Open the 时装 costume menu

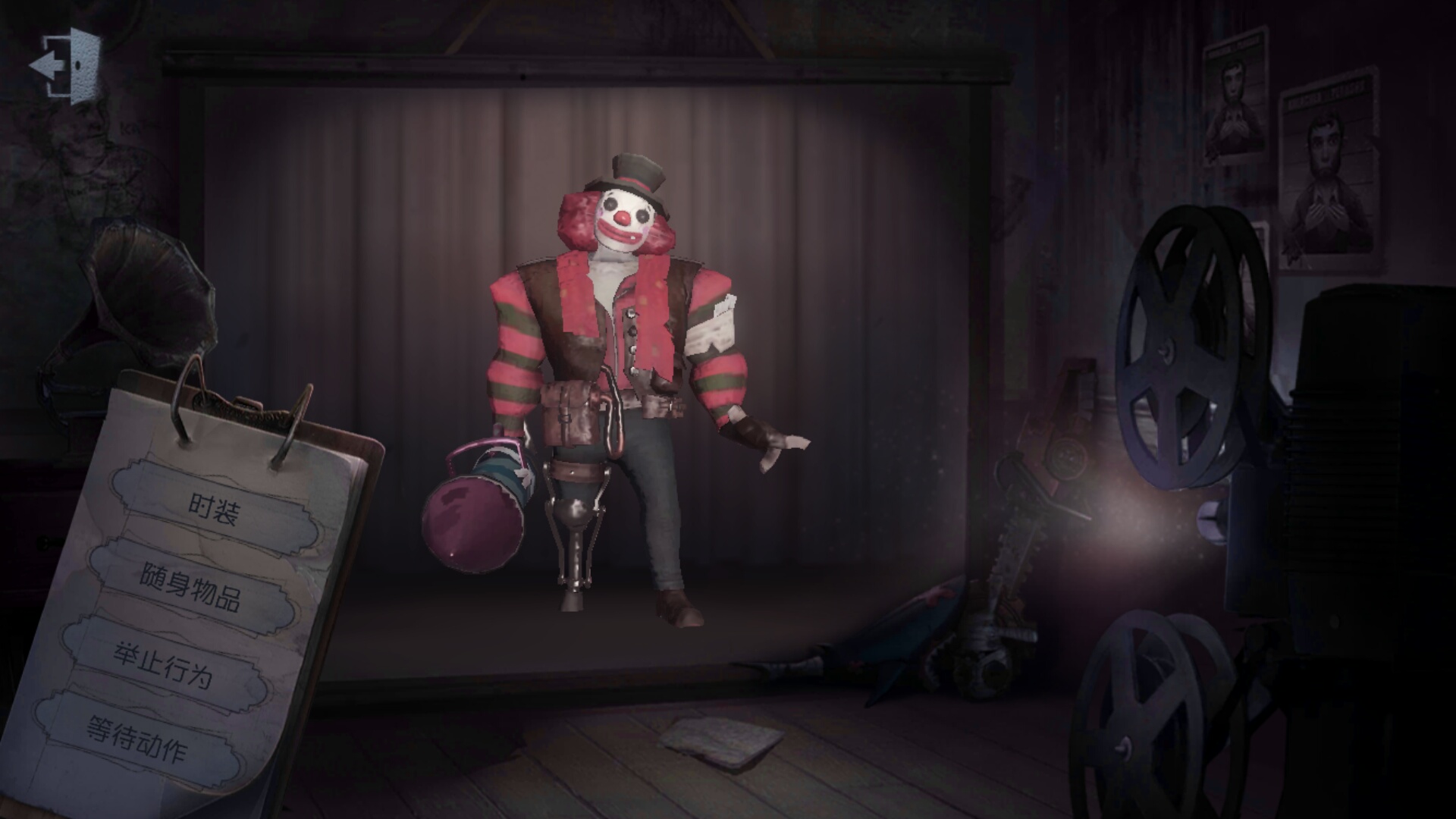(x=214, y=508)
